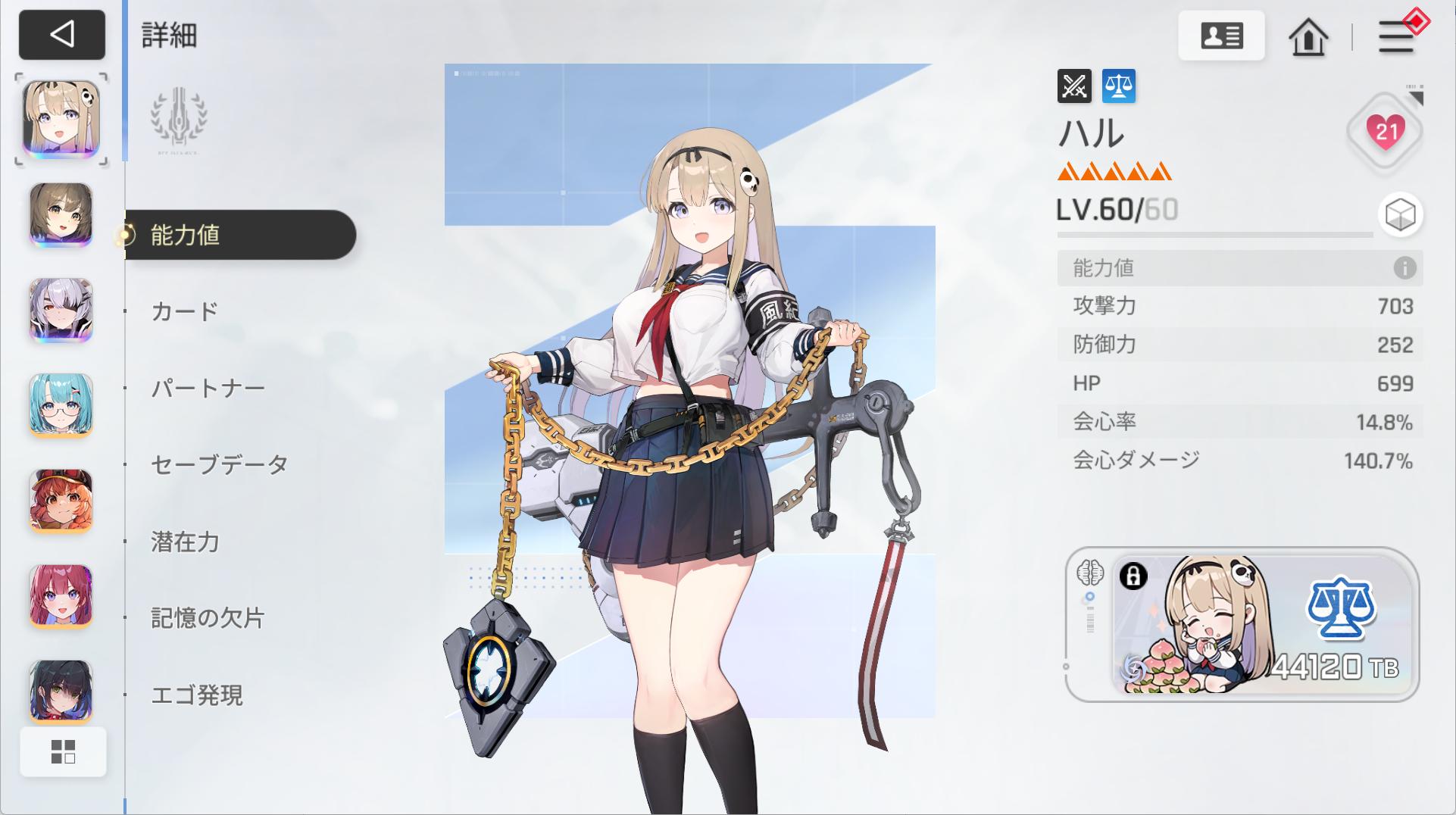
Task: Select the セーブデータ menu entry
Action: click(217, 464)
